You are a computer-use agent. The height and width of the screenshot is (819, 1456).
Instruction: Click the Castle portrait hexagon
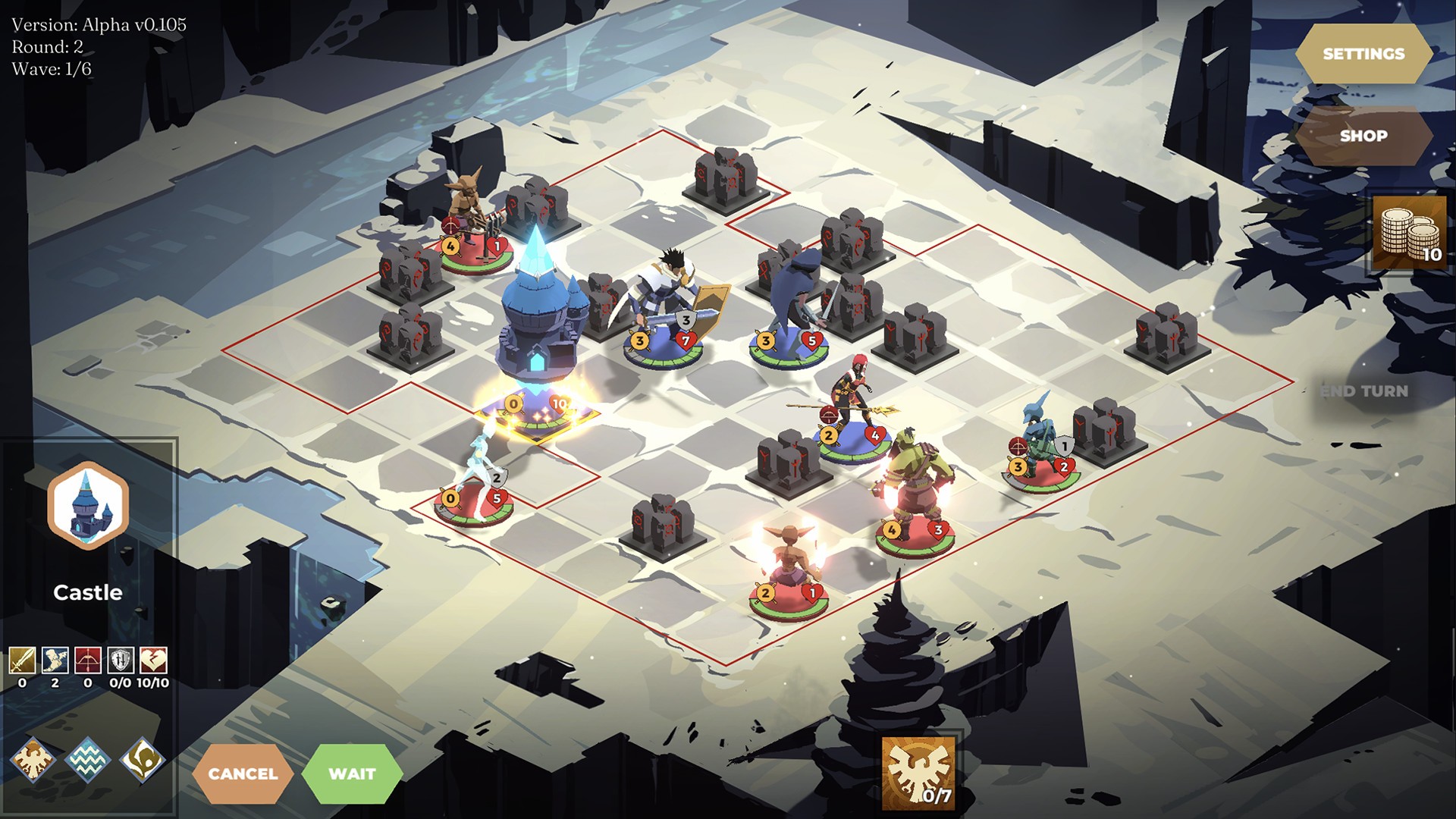click(88, 506)
